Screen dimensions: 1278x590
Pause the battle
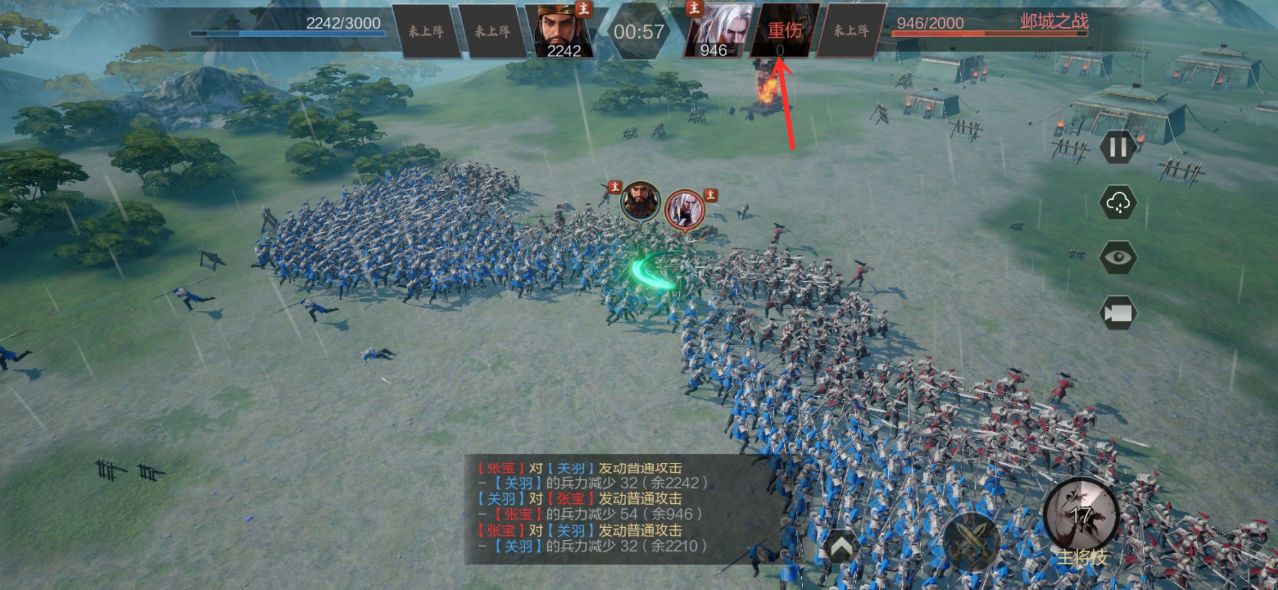coord(1118,149)
